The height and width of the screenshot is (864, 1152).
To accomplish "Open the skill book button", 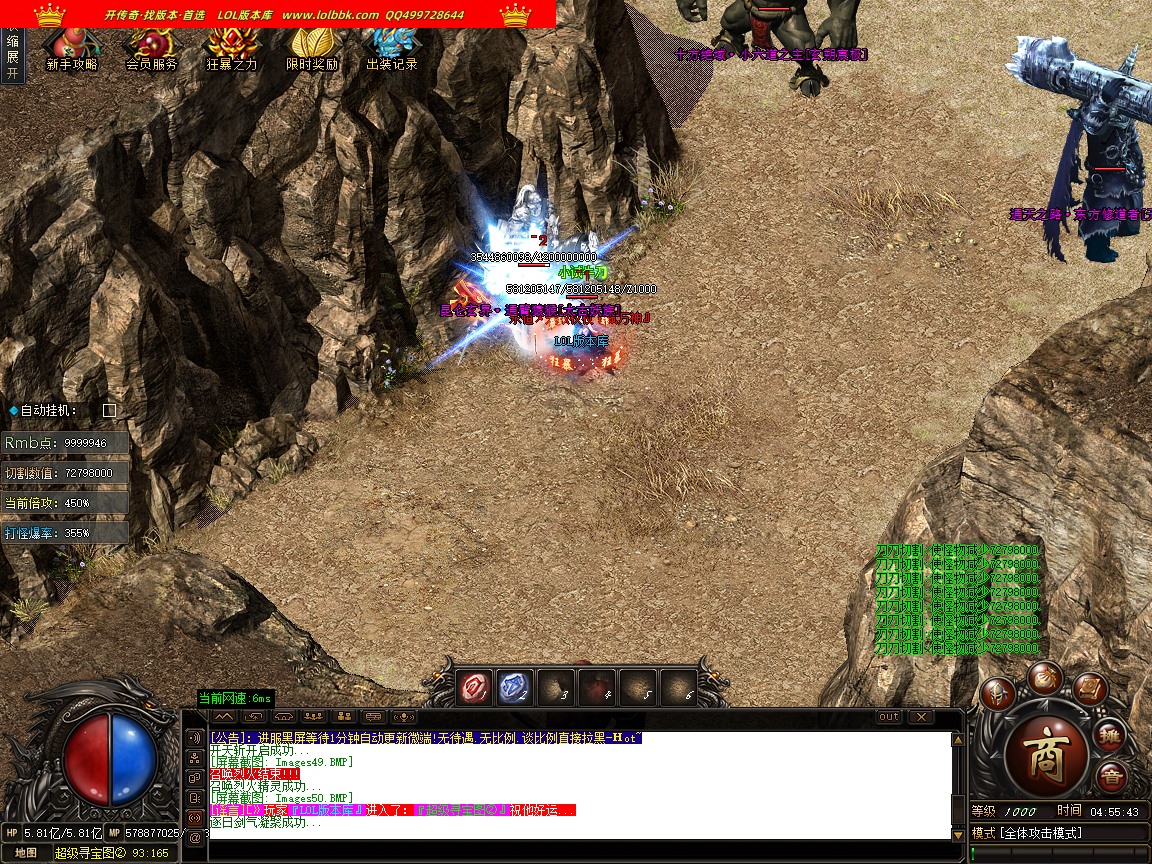I will coord(1090,688).
